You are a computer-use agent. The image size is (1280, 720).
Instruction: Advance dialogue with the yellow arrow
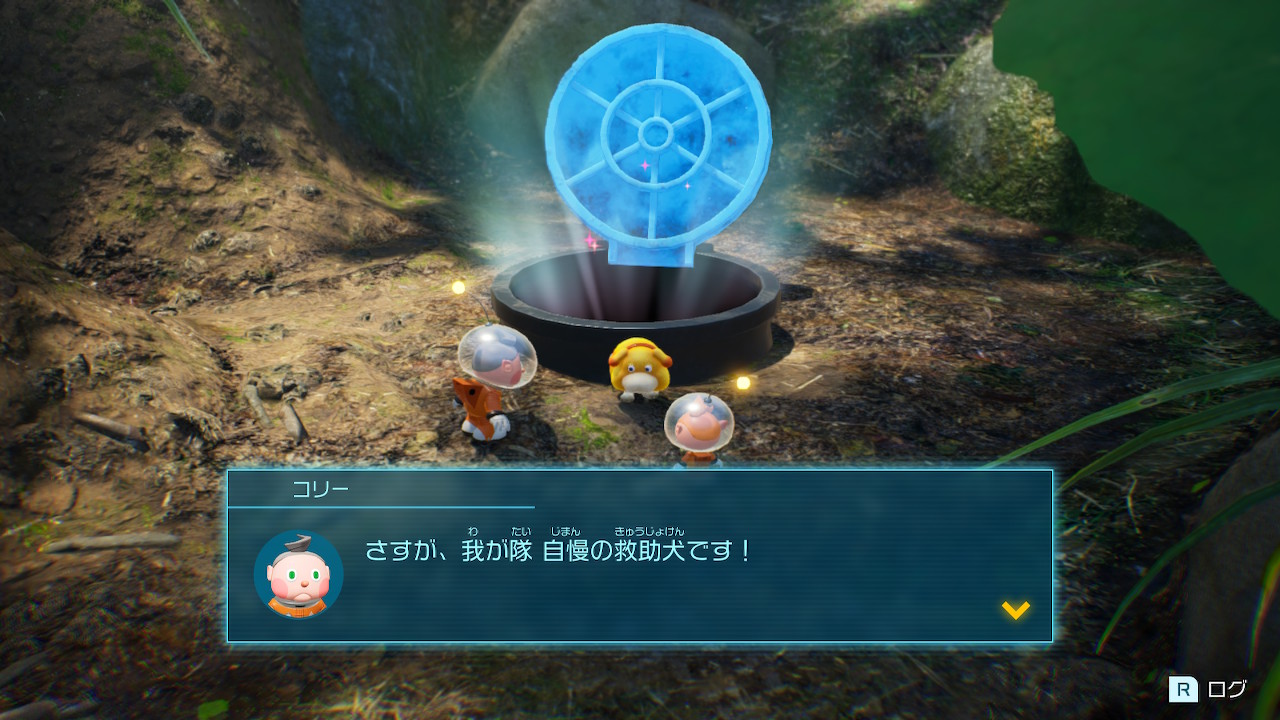[1015, 609]
